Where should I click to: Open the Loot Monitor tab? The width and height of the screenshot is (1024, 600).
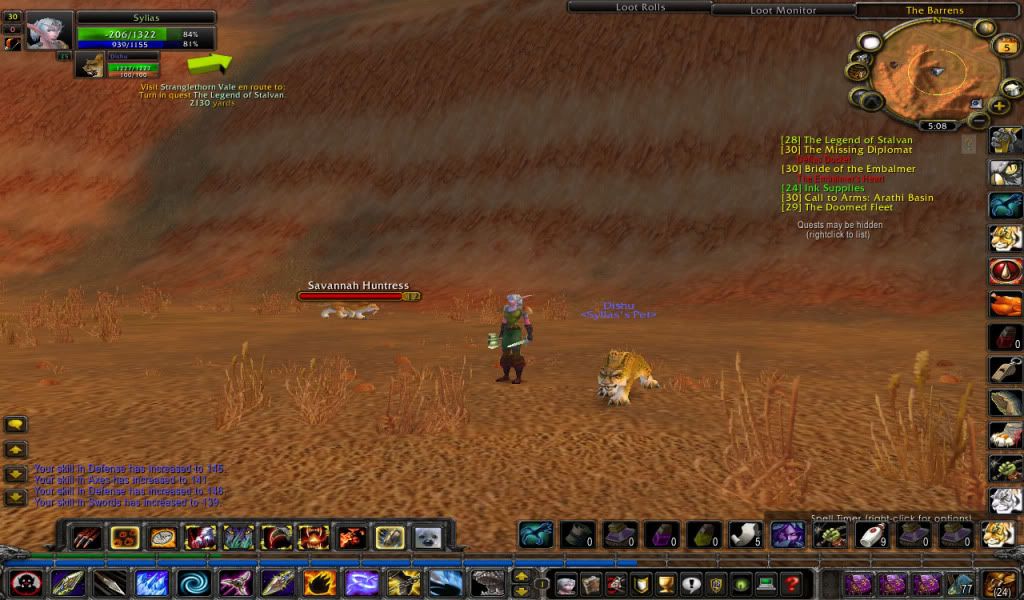pos(783,10)
